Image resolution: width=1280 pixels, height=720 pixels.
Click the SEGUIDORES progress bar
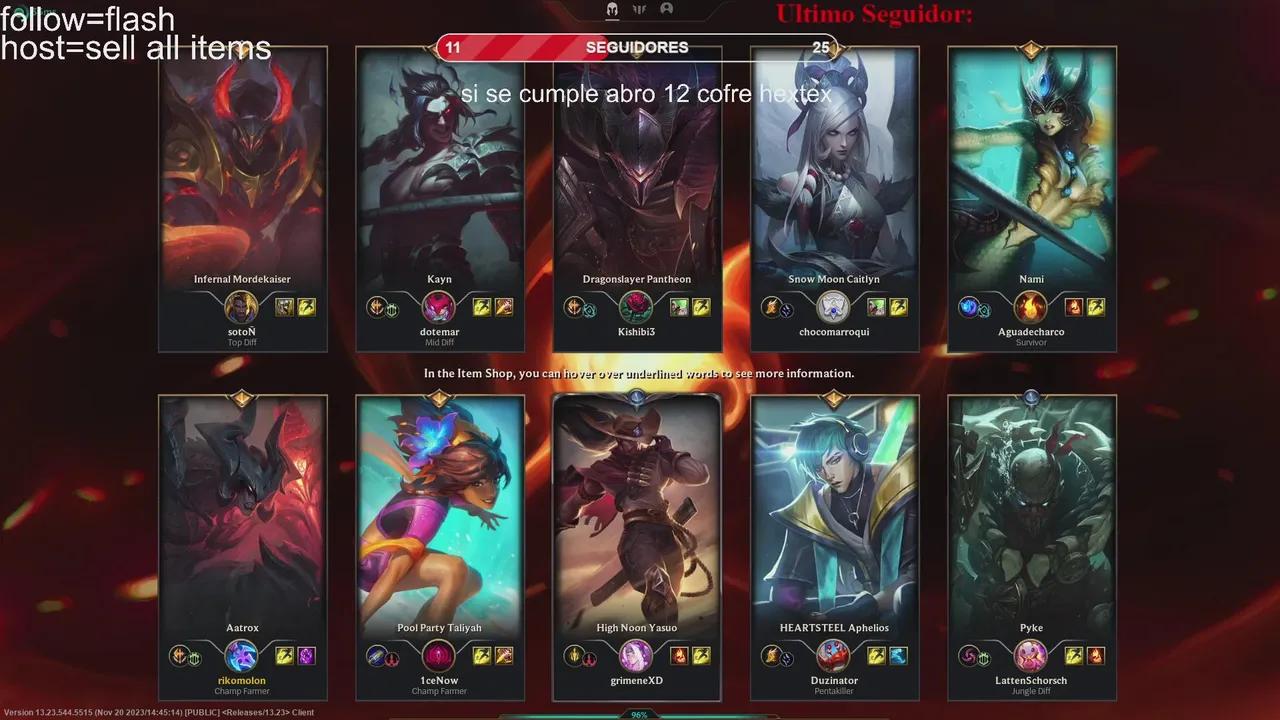(x=636, y=47)
